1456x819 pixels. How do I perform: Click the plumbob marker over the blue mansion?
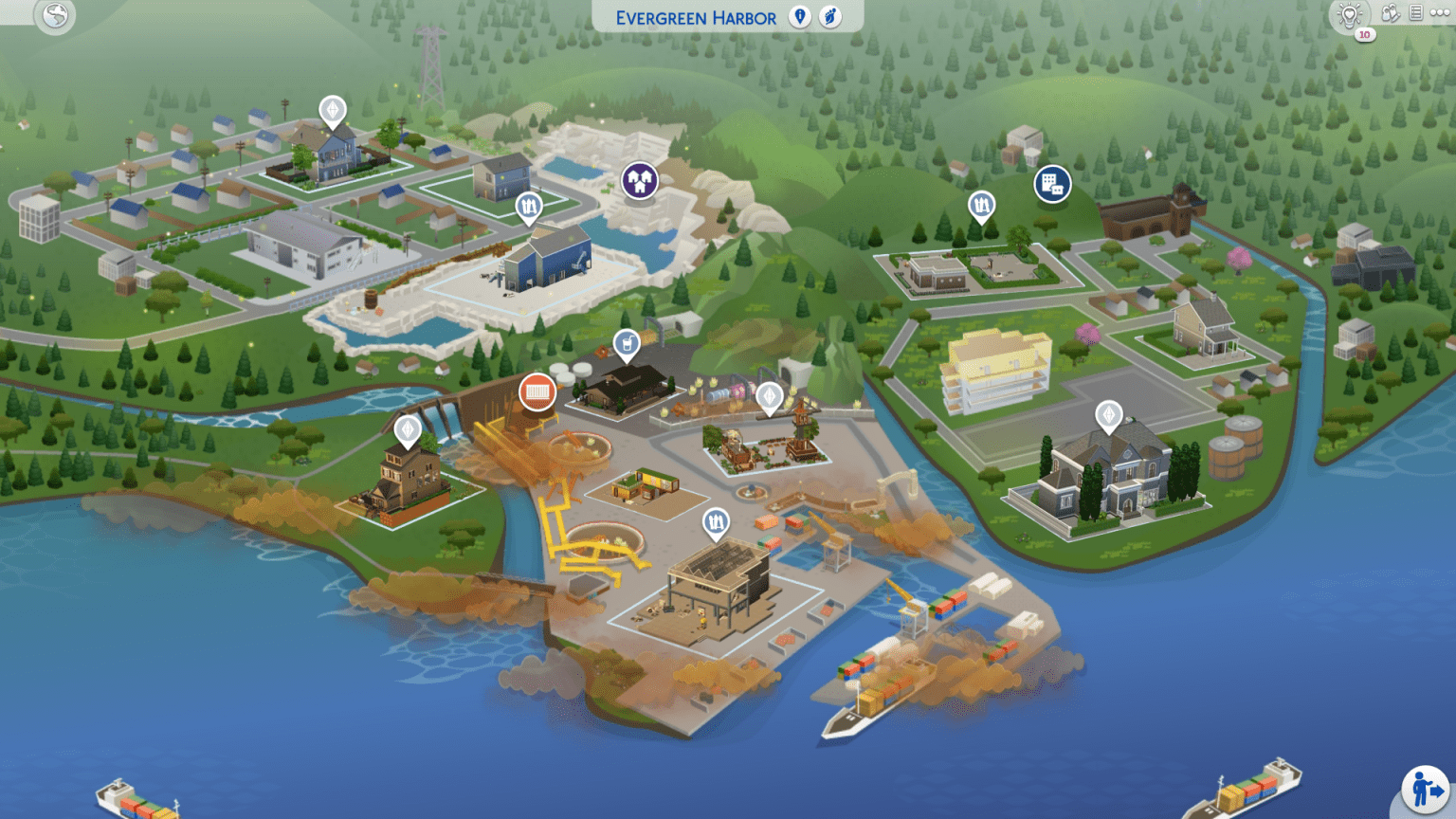tap(1109, 415)
